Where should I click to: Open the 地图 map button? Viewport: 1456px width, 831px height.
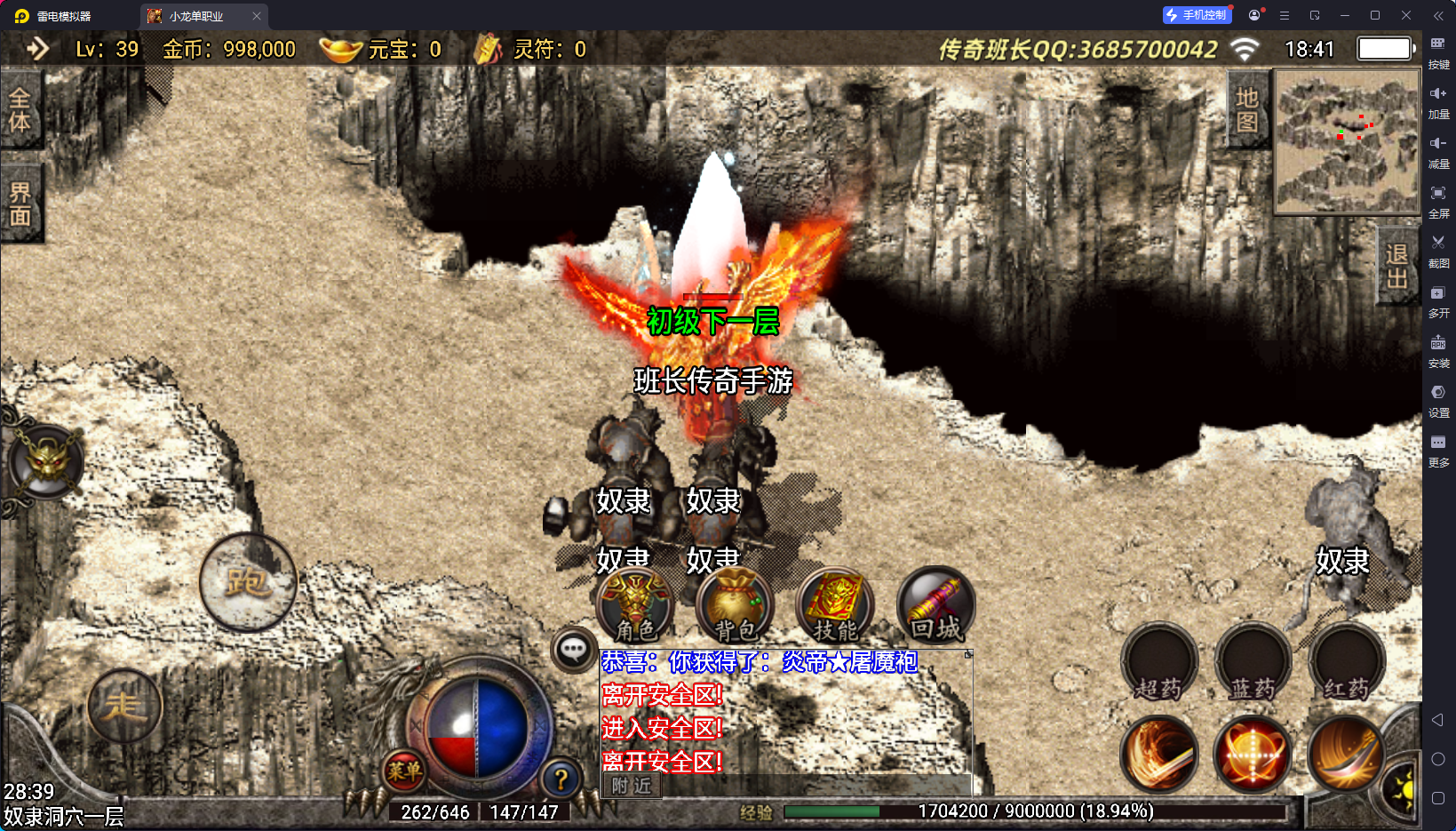pyautogui.click(x=1247, y=109)
